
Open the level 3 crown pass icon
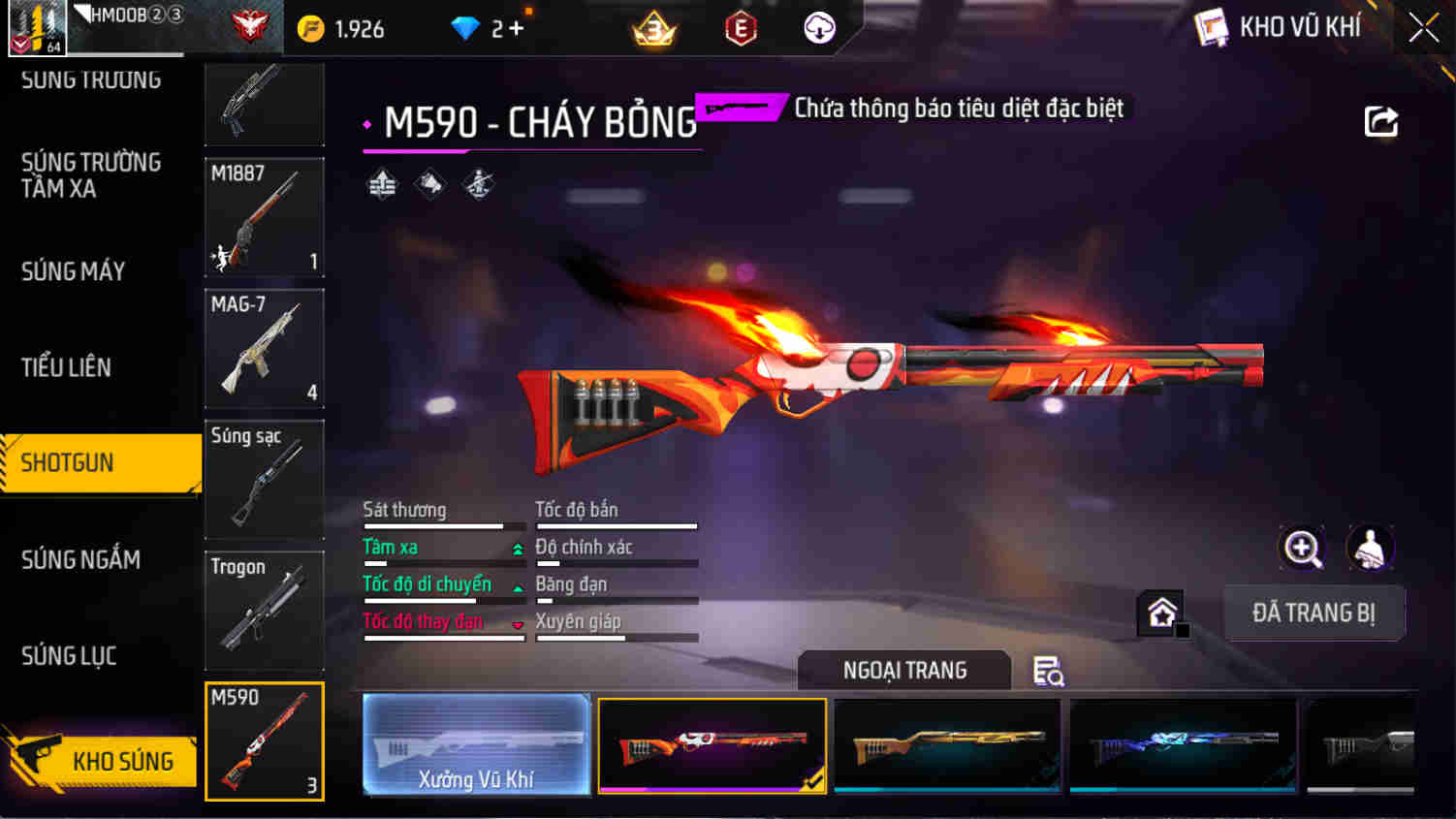[655, 28]
